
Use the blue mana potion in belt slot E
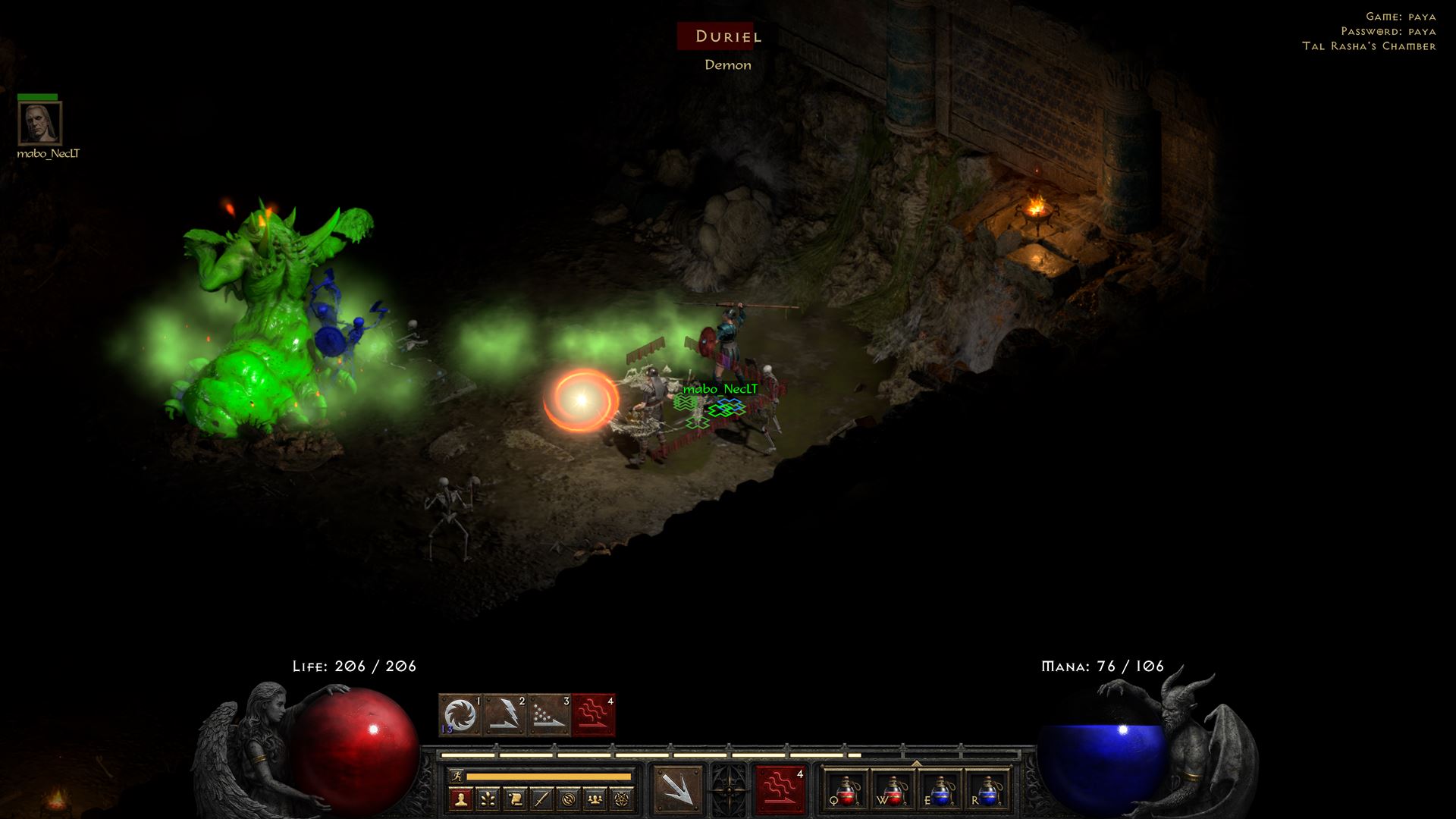click(x=940, y=790)
